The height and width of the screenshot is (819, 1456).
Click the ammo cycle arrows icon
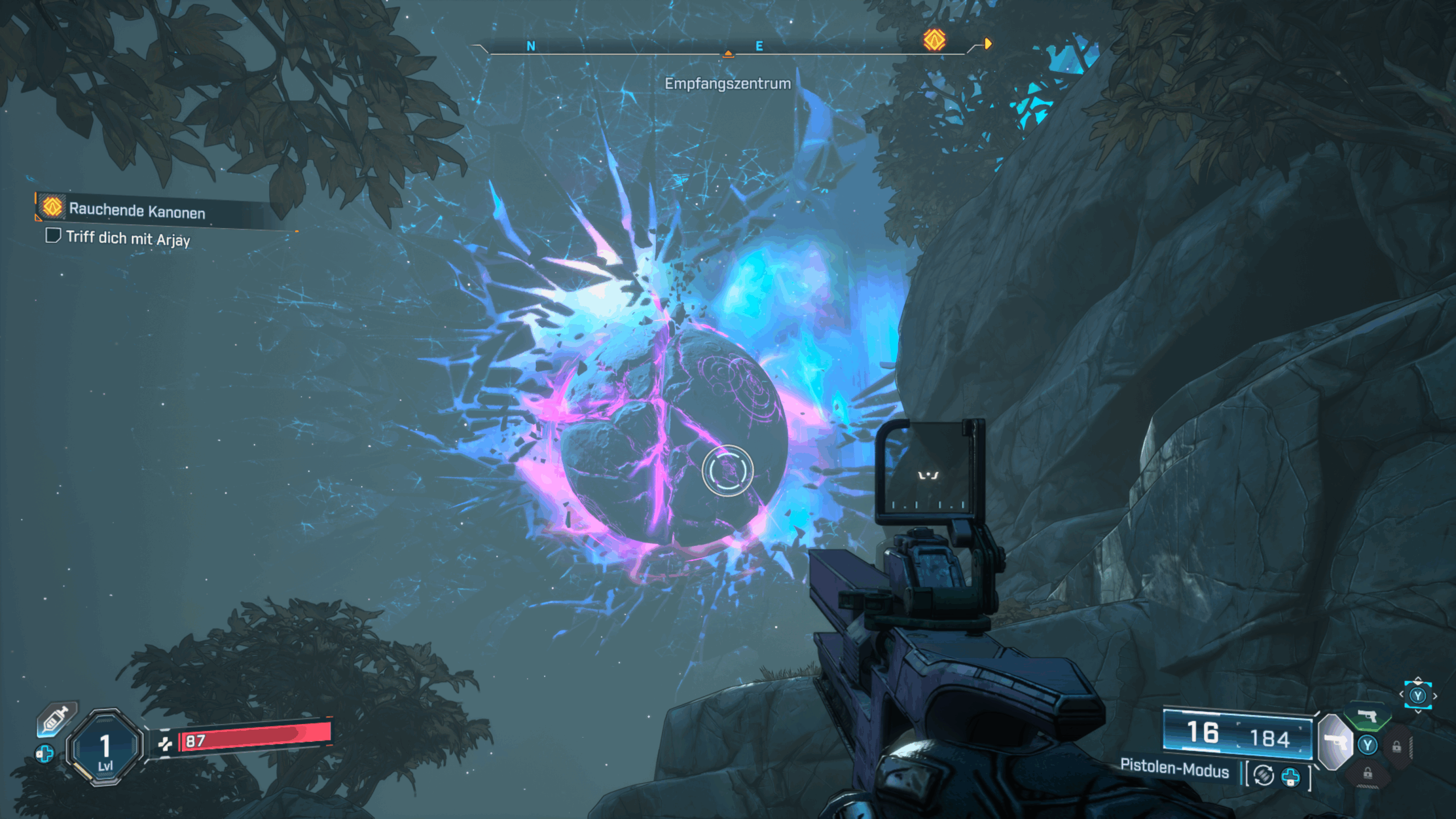click(x=1264, y=775)
